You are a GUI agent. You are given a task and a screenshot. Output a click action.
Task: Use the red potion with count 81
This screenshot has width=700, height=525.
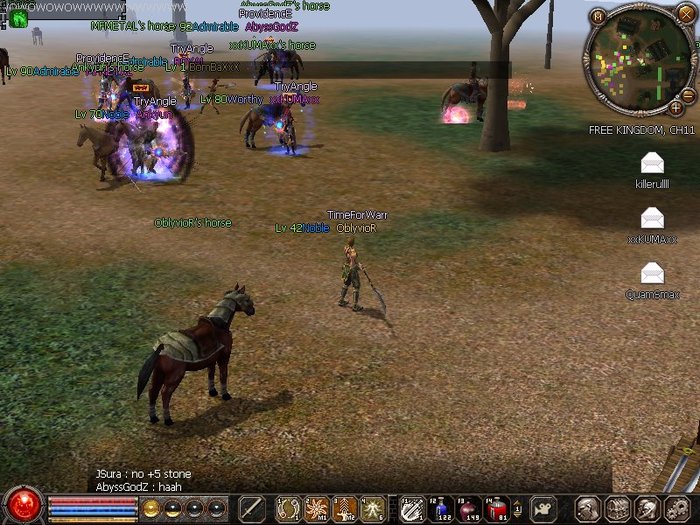point(498,508)
